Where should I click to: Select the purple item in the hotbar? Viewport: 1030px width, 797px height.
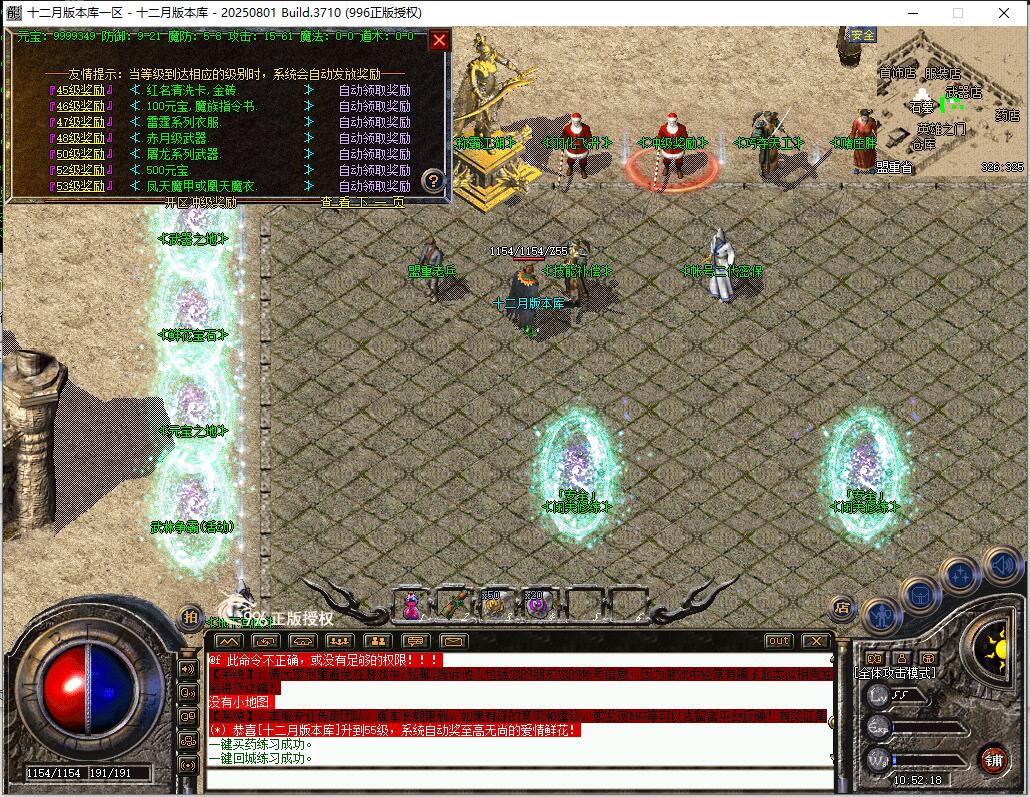click(x=538, y=604)
